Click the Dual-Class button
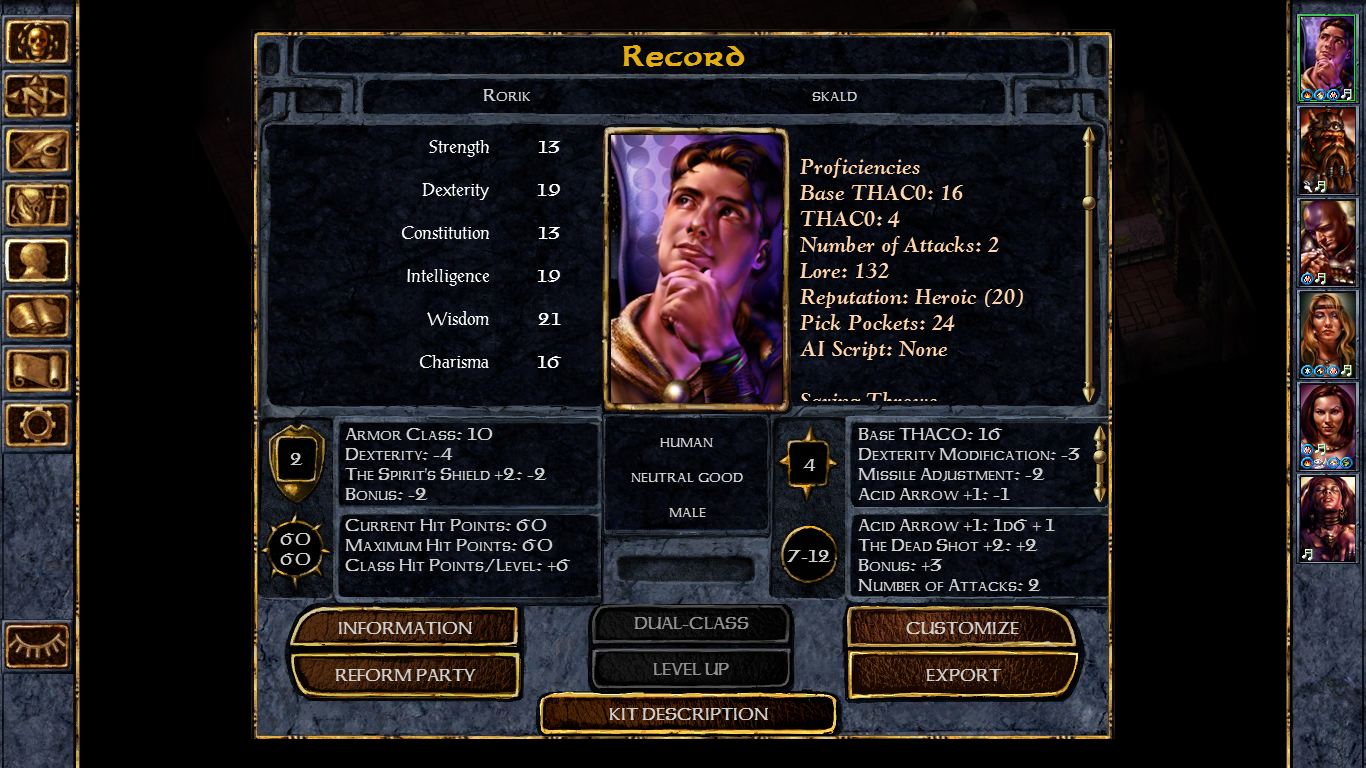This screenshot has height=768, width=1366. pyautogui.click(x=690, y=624)
